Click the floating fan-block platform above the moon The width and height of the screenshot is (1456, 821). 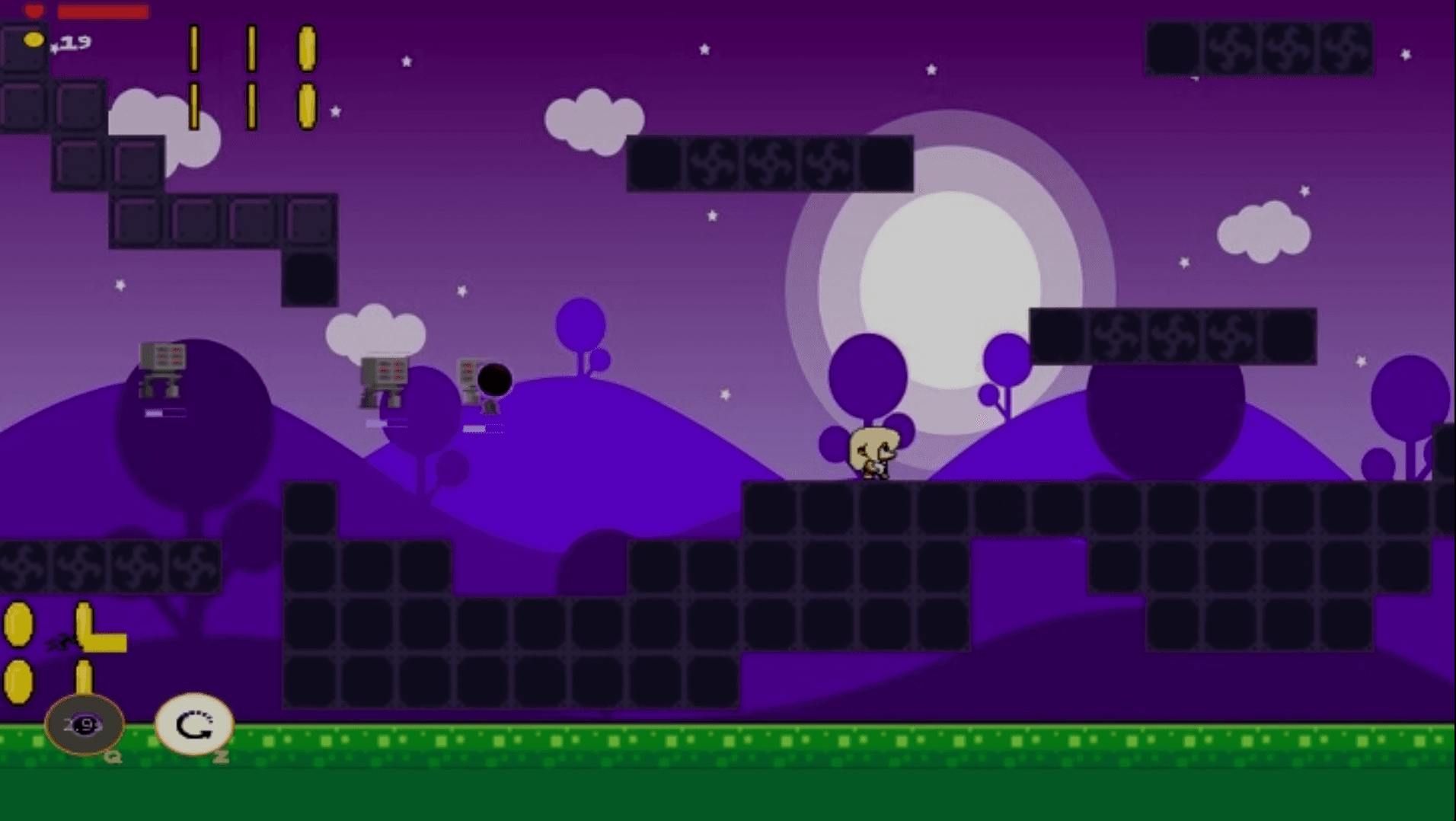coord(769,164)
